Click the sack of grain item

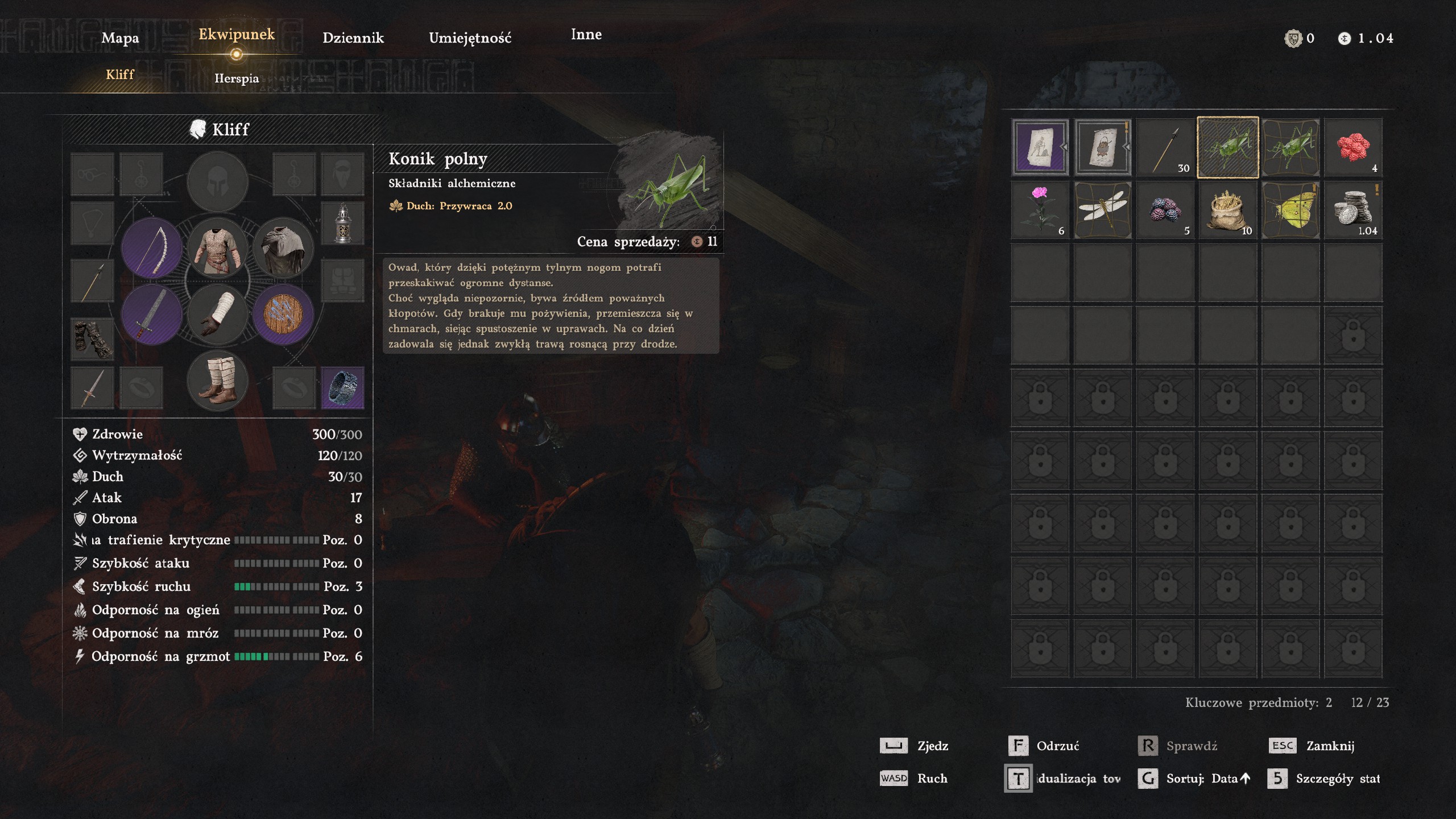1227,210
